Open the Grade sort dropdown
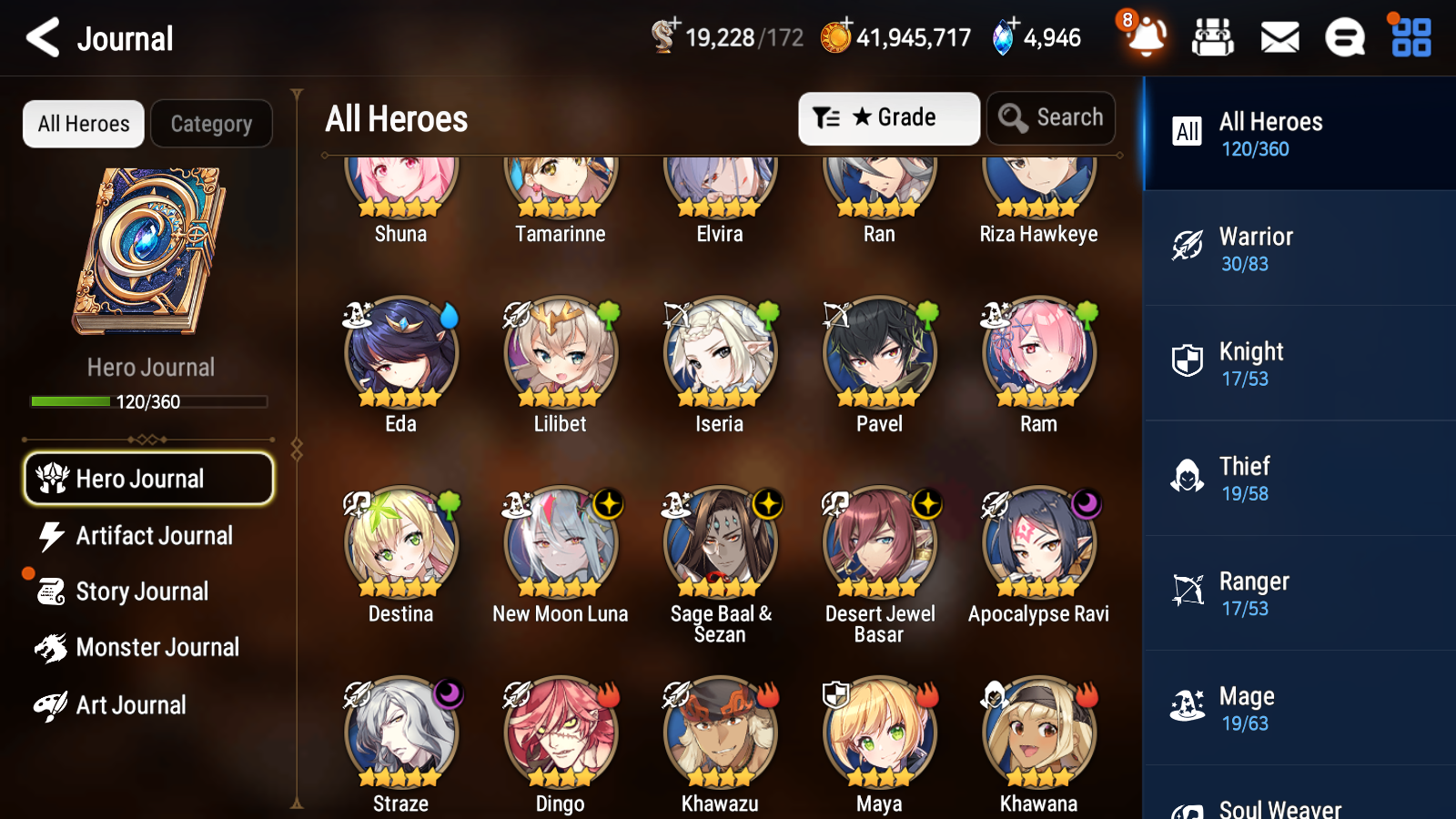The width and height of the screenshot is (1456, 819). (888, 117)
